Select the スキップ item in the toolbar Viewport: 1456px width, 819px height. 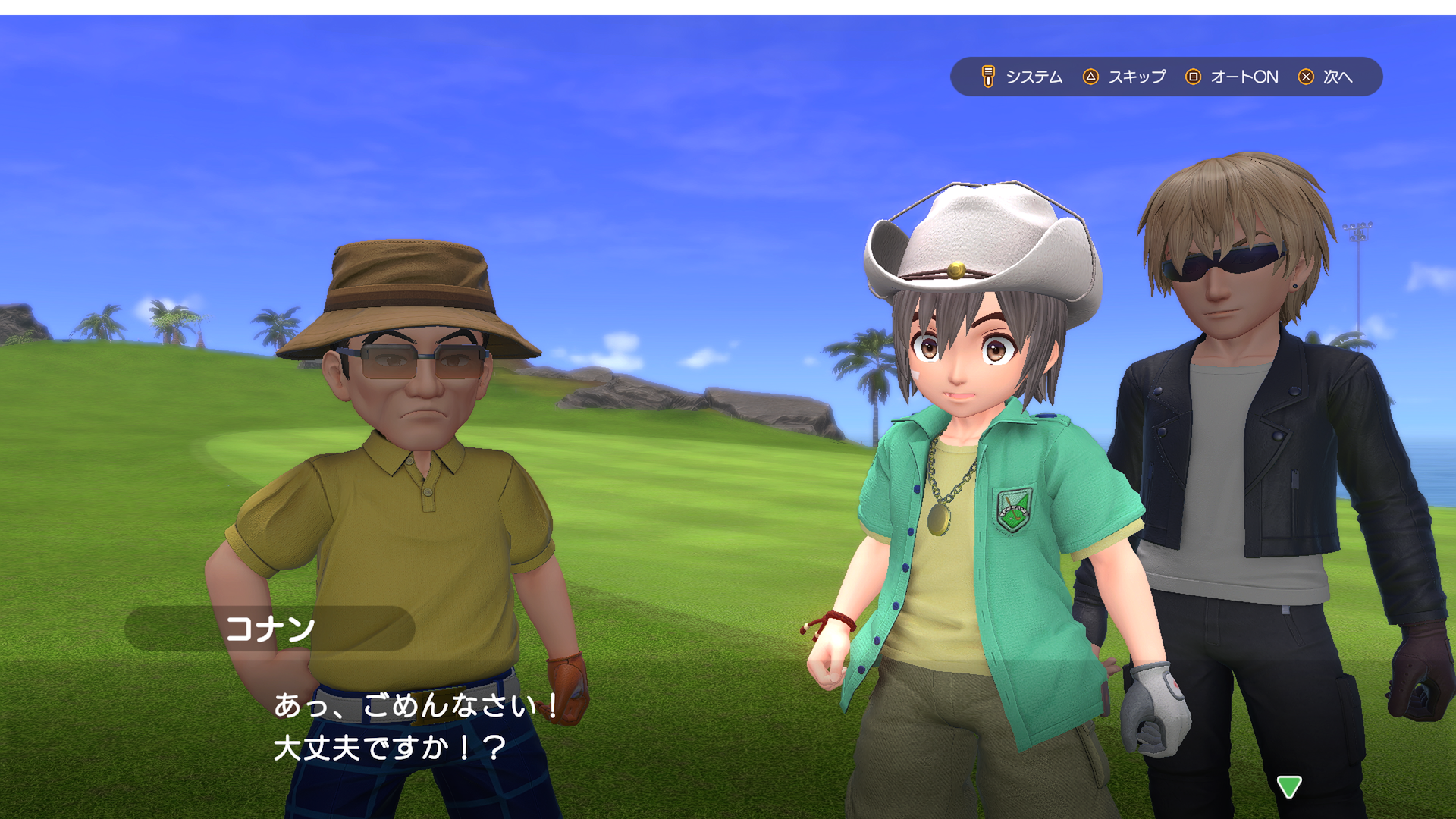pos(1136,76)
